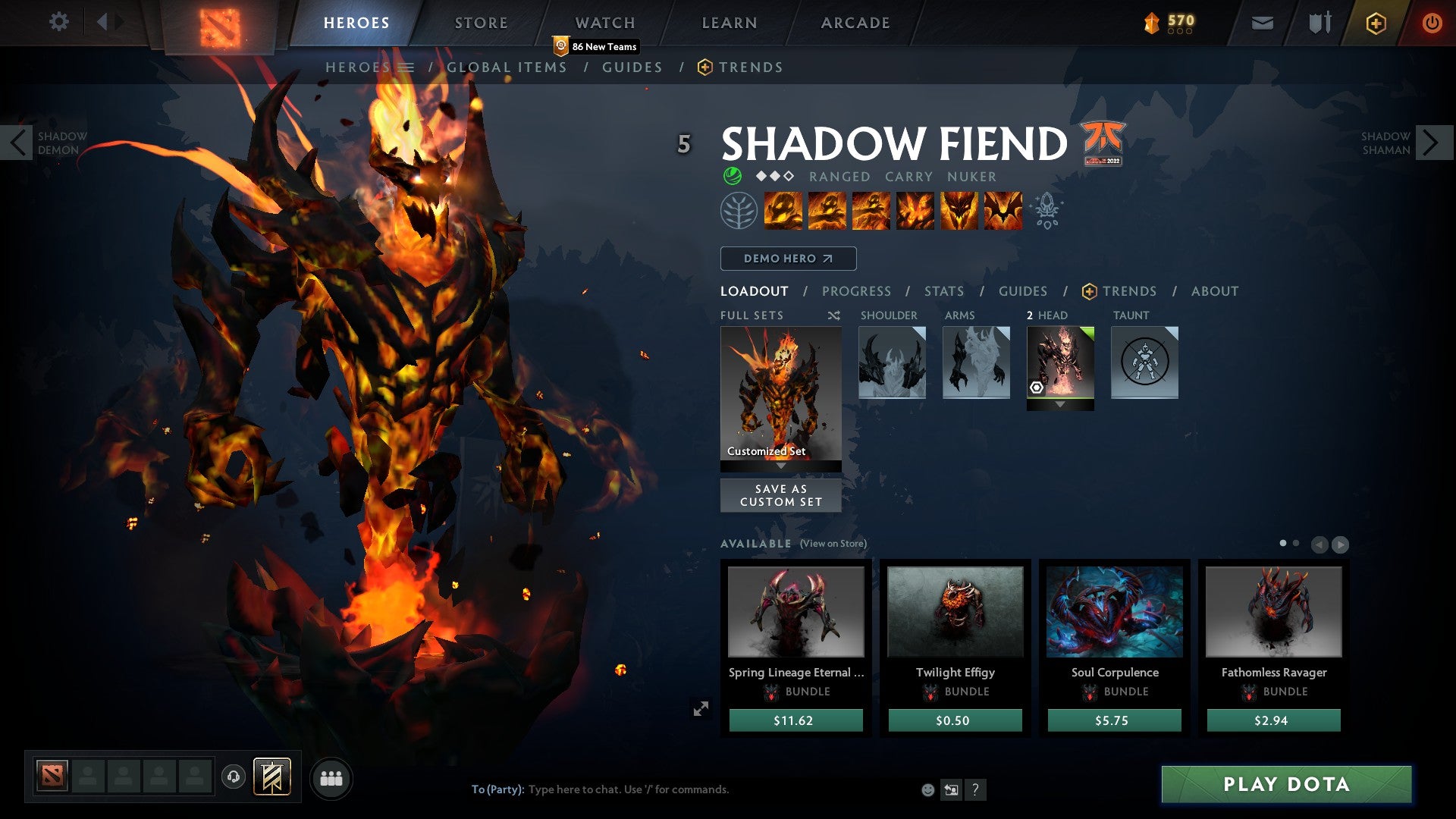This screenshot has width=1456, height=819.
Task: Open the Dota Plus hexagon icon
Action: click(x=1376, y=23)
